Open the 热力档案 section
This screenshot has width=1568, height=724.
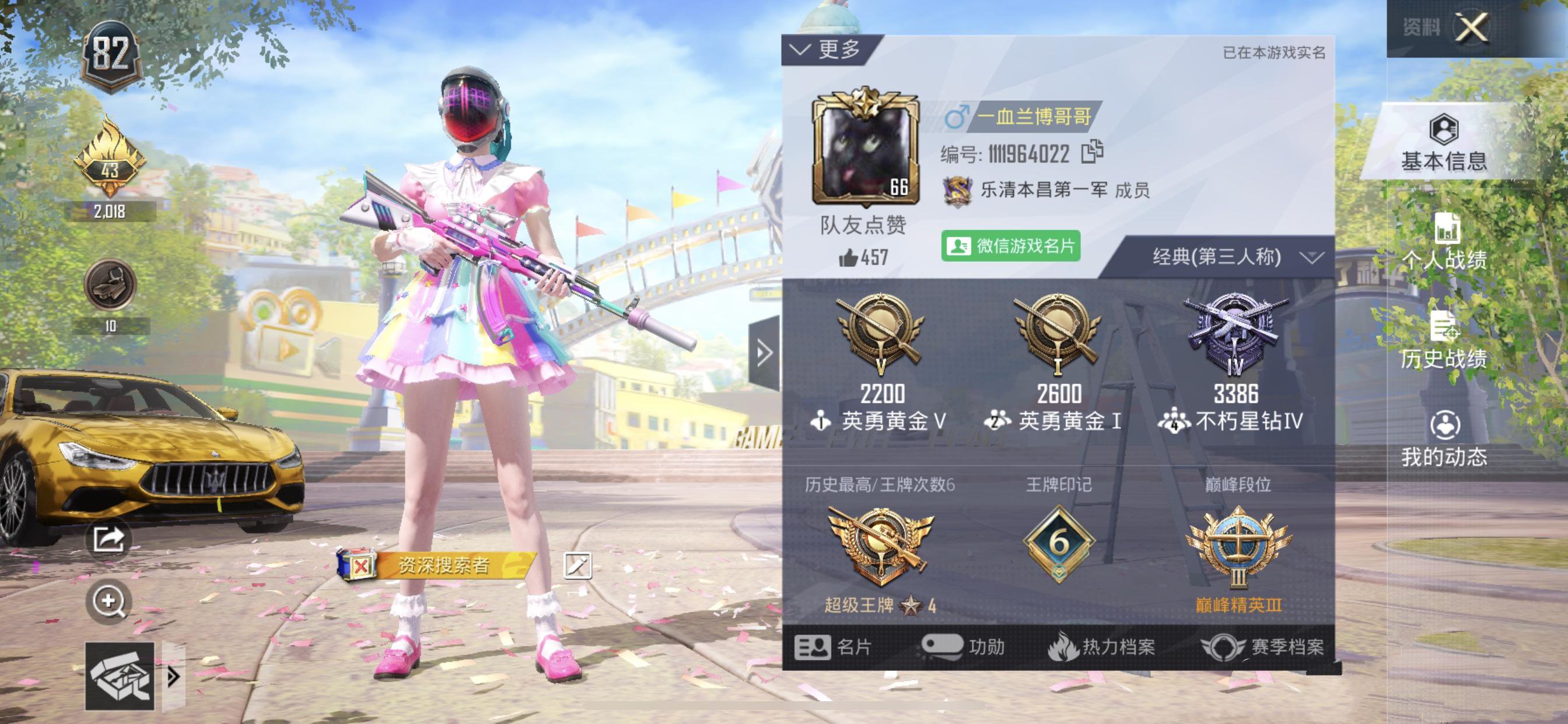(1102, 646)
